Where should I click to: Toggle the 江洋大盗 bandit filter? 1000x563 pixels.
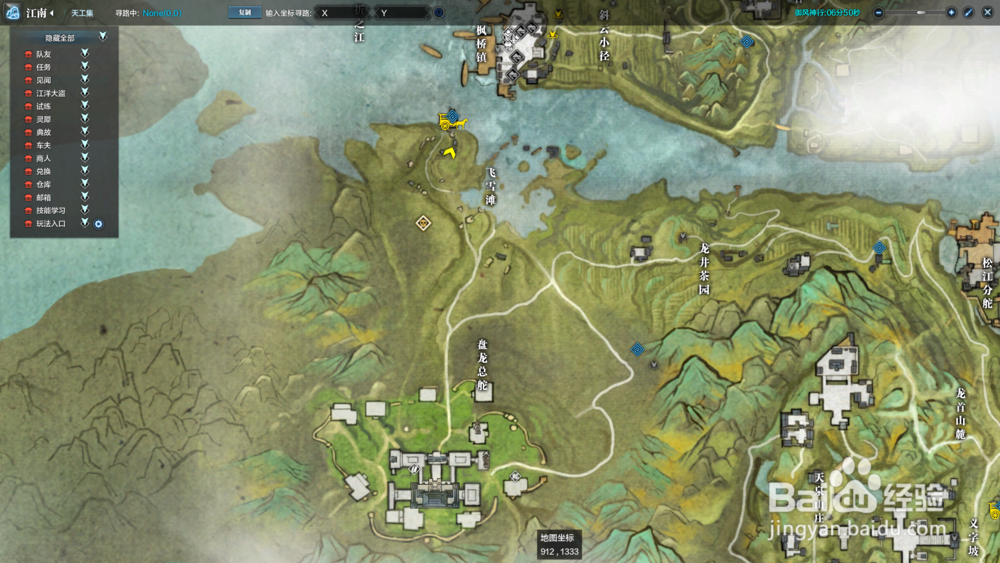coord(85,93)
